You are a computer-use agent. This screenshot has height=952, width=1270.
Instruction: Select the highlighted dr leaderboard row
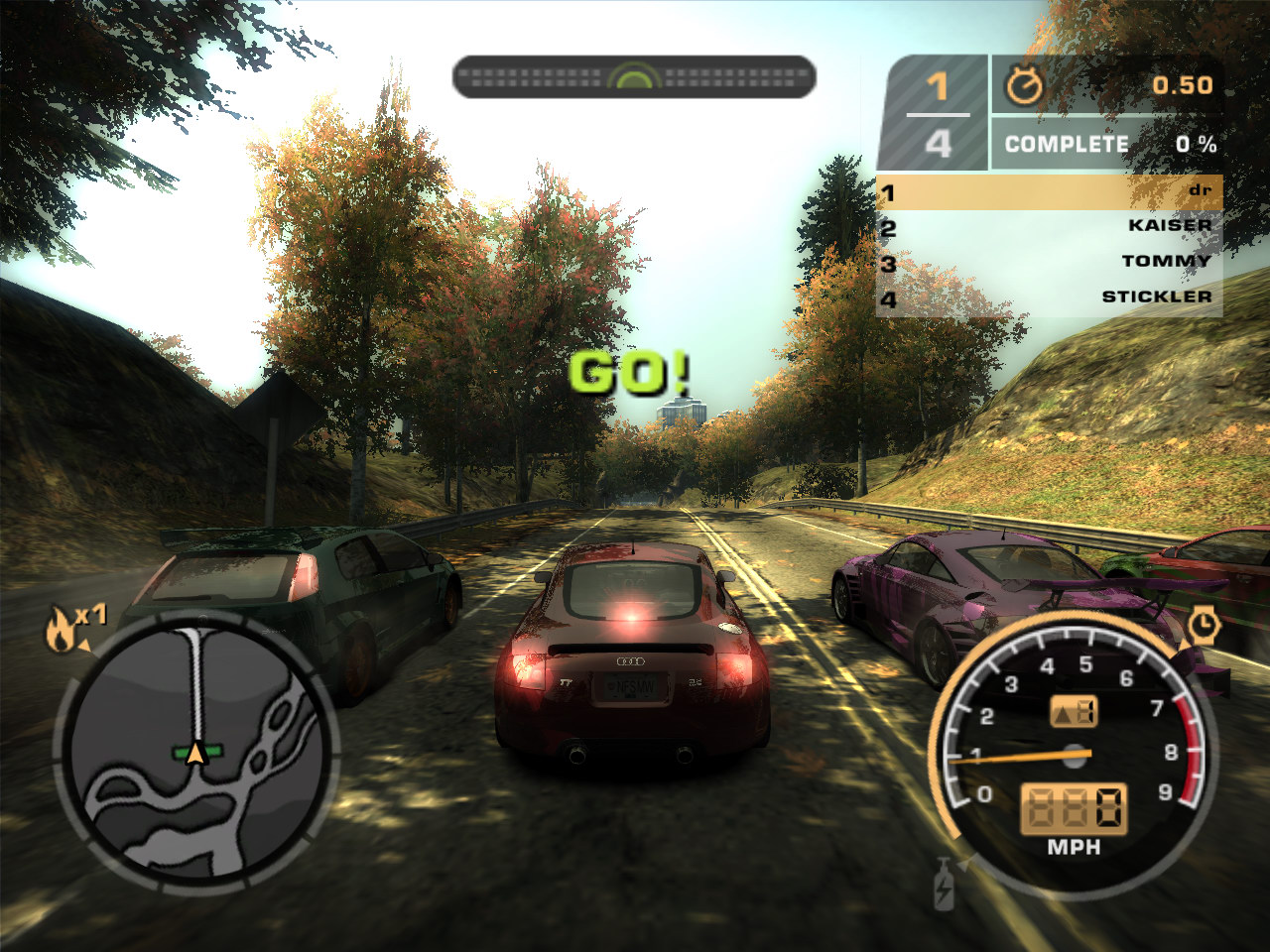tap(1049, 191)
